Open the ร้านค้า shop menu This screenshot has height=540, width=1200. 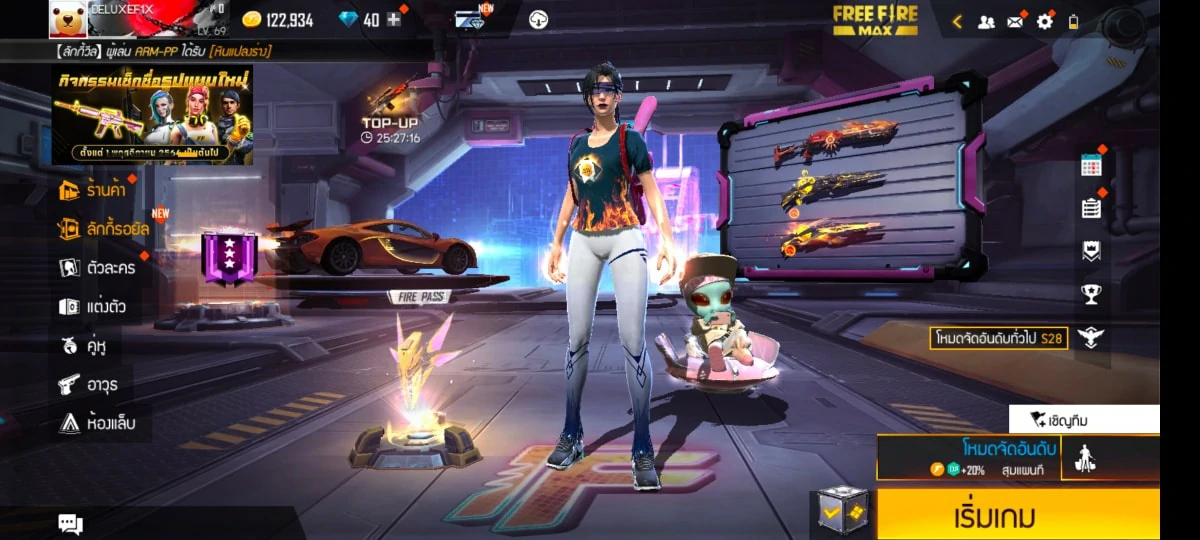pyautogui.click(x=93, y=190)
